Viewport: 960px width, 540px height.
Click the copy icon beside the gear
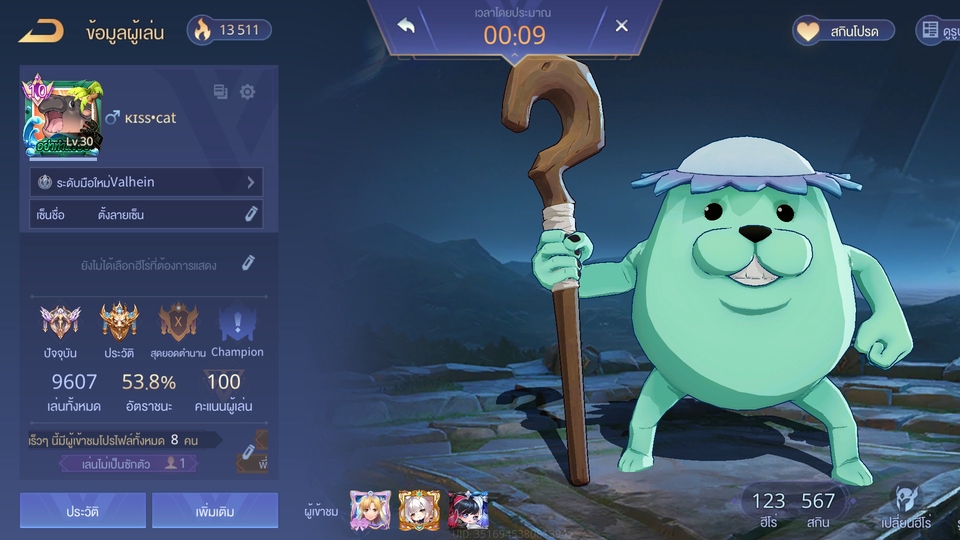[221, 92]
